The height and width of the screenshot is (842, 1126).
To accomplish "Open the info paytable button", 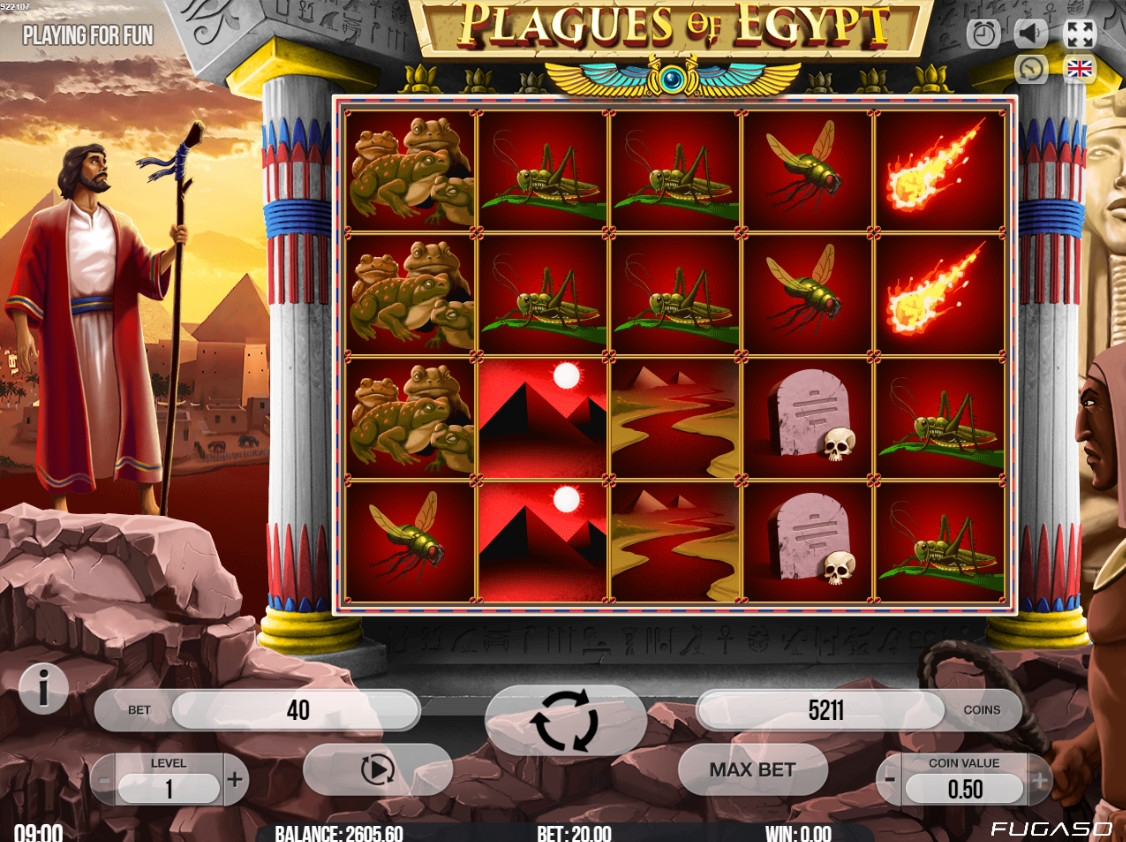I will point(44,687).
